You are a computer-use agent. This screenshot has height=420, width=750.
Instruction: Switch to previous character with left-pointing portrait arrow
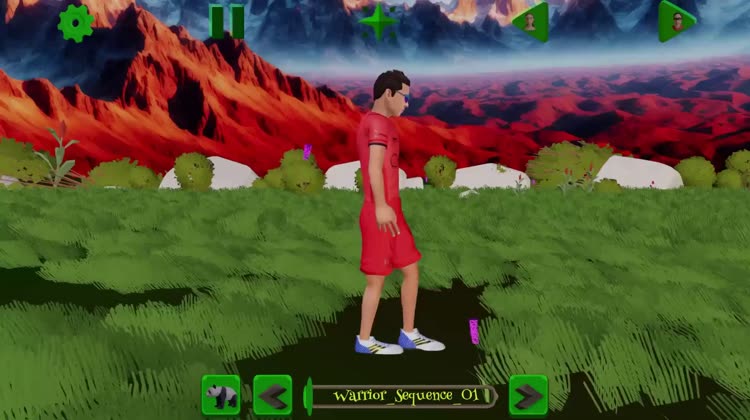pyautogui.click(x=531, y=21)
